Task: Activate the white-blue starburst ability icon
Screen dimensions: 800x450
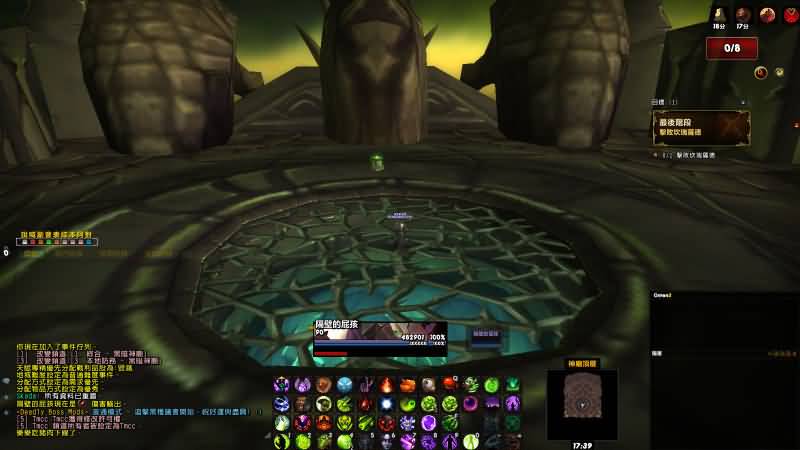Action: click(x=386, y=404)
